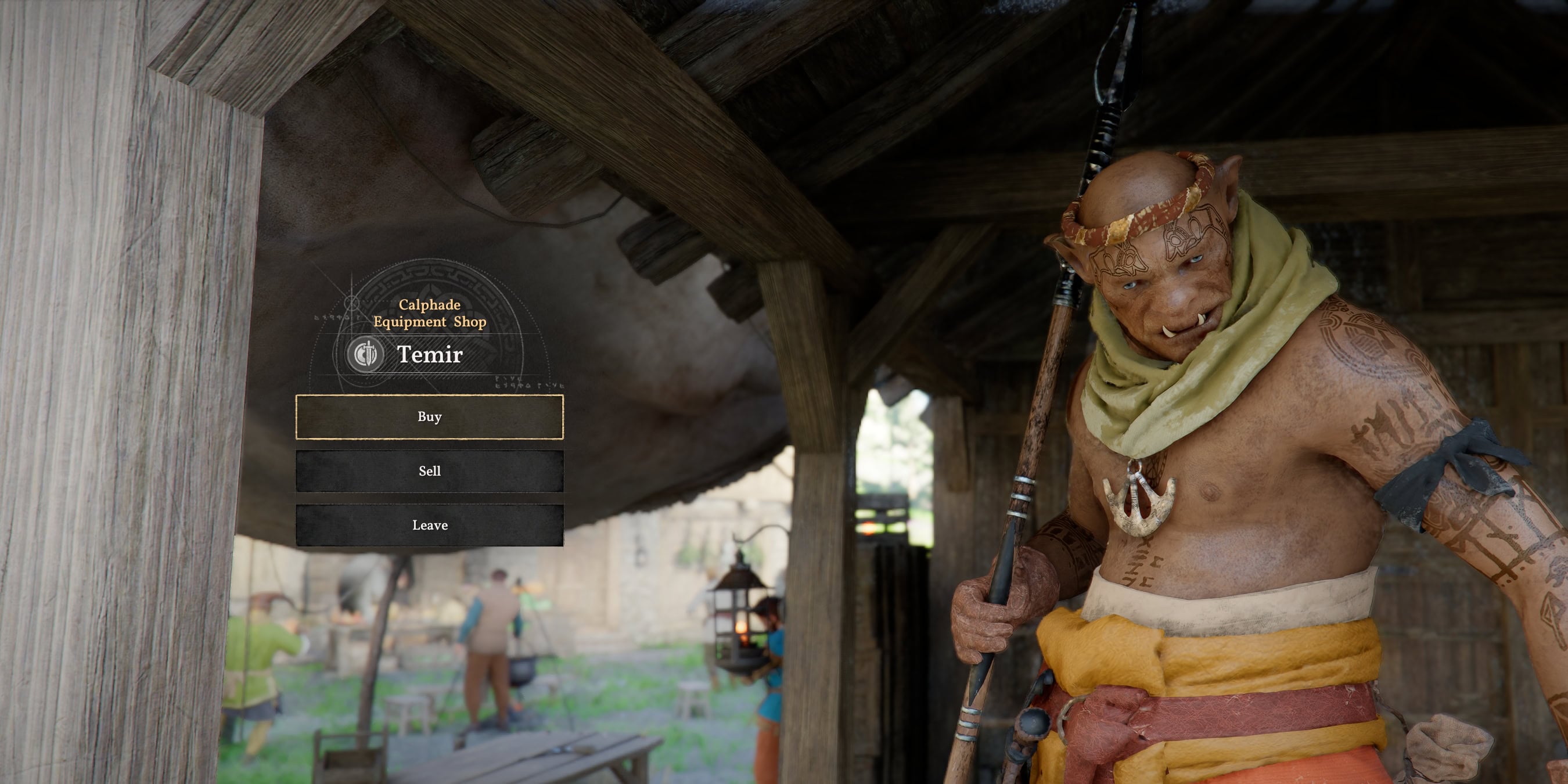Select the Sell menu entry
This screenshot has height=784, width=1568.
click(x=429, y=470)
